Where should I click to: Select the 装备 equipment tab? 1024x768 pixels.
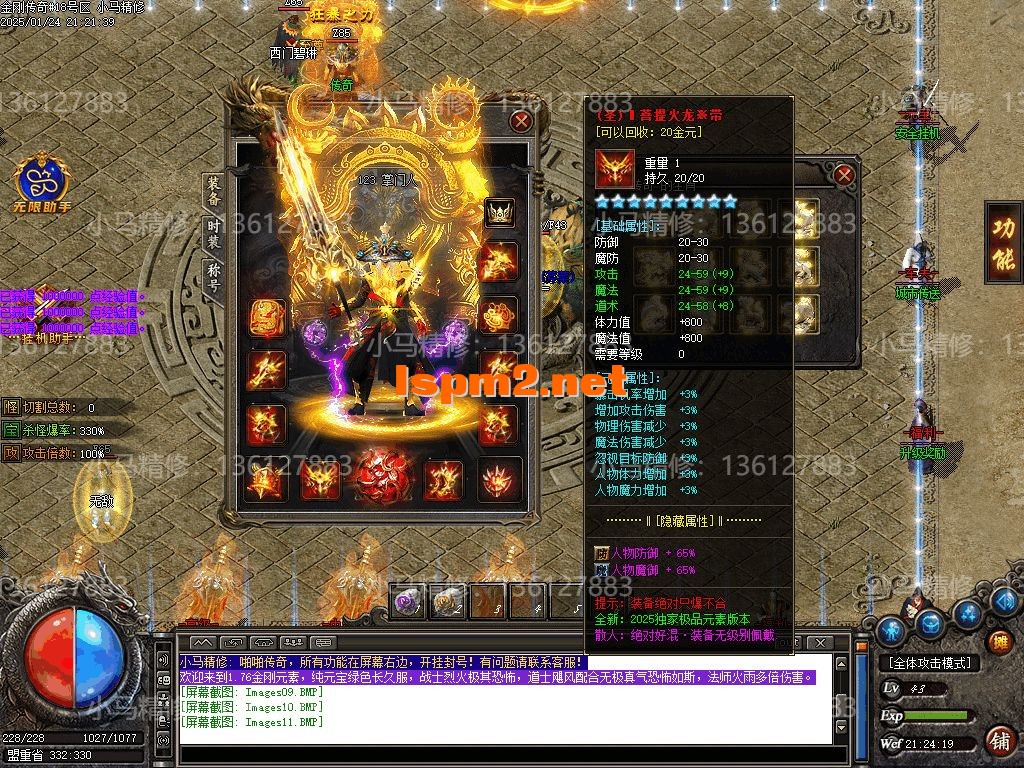213,190
